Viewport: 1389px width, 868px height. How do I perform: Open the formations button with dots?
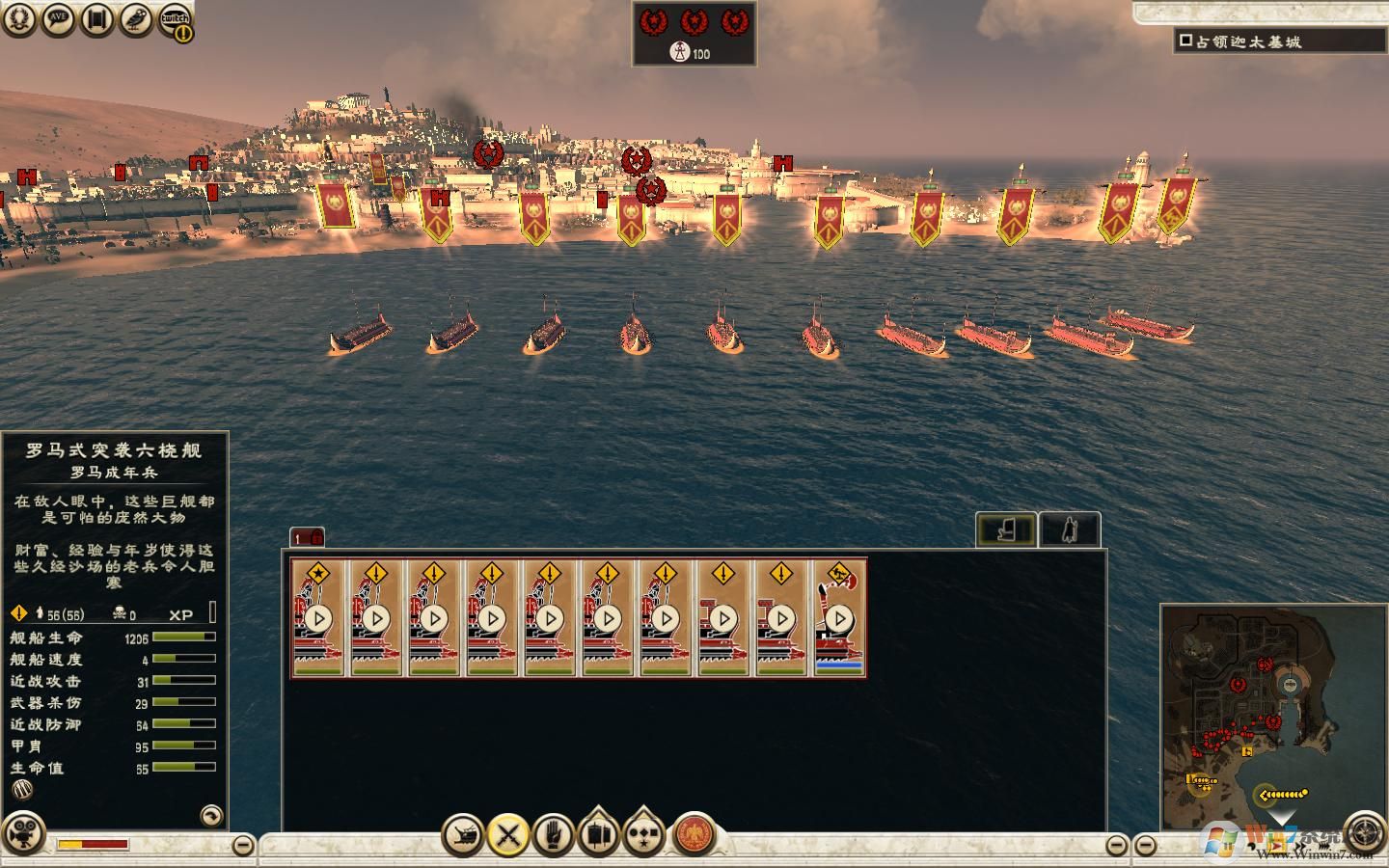643,834
